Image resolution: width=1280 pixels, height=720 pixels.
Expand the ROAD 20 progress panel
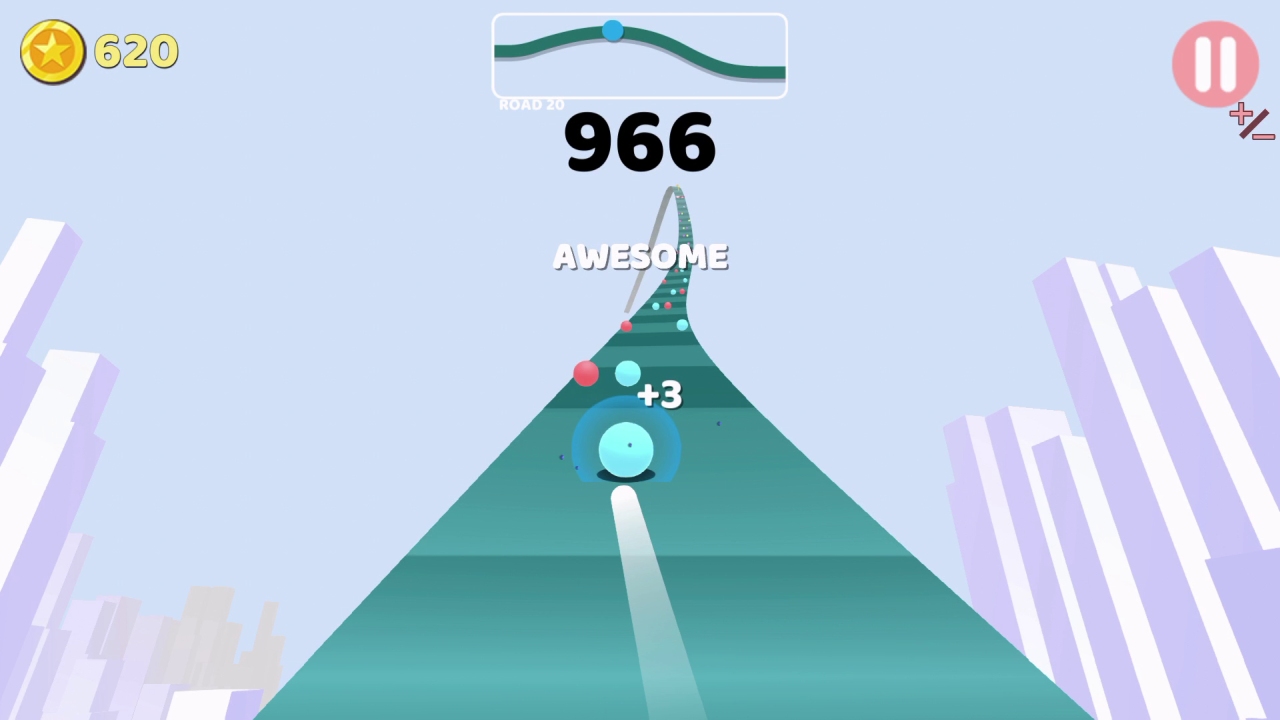pos(639,55)
